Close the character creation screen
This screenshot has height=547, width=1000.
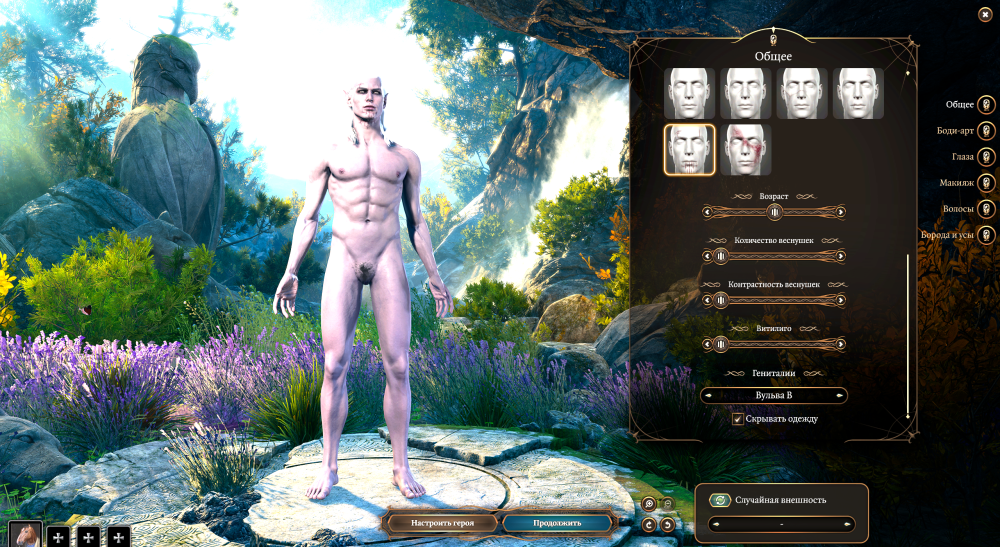click(x=985, y=14)
